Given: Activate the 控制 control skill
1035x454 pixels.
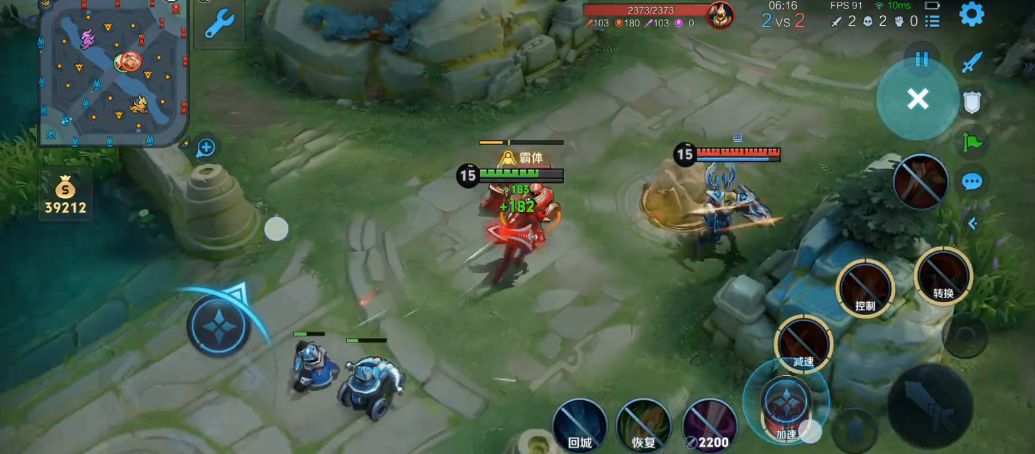Looking at the screenshot, I should point(865,287).
